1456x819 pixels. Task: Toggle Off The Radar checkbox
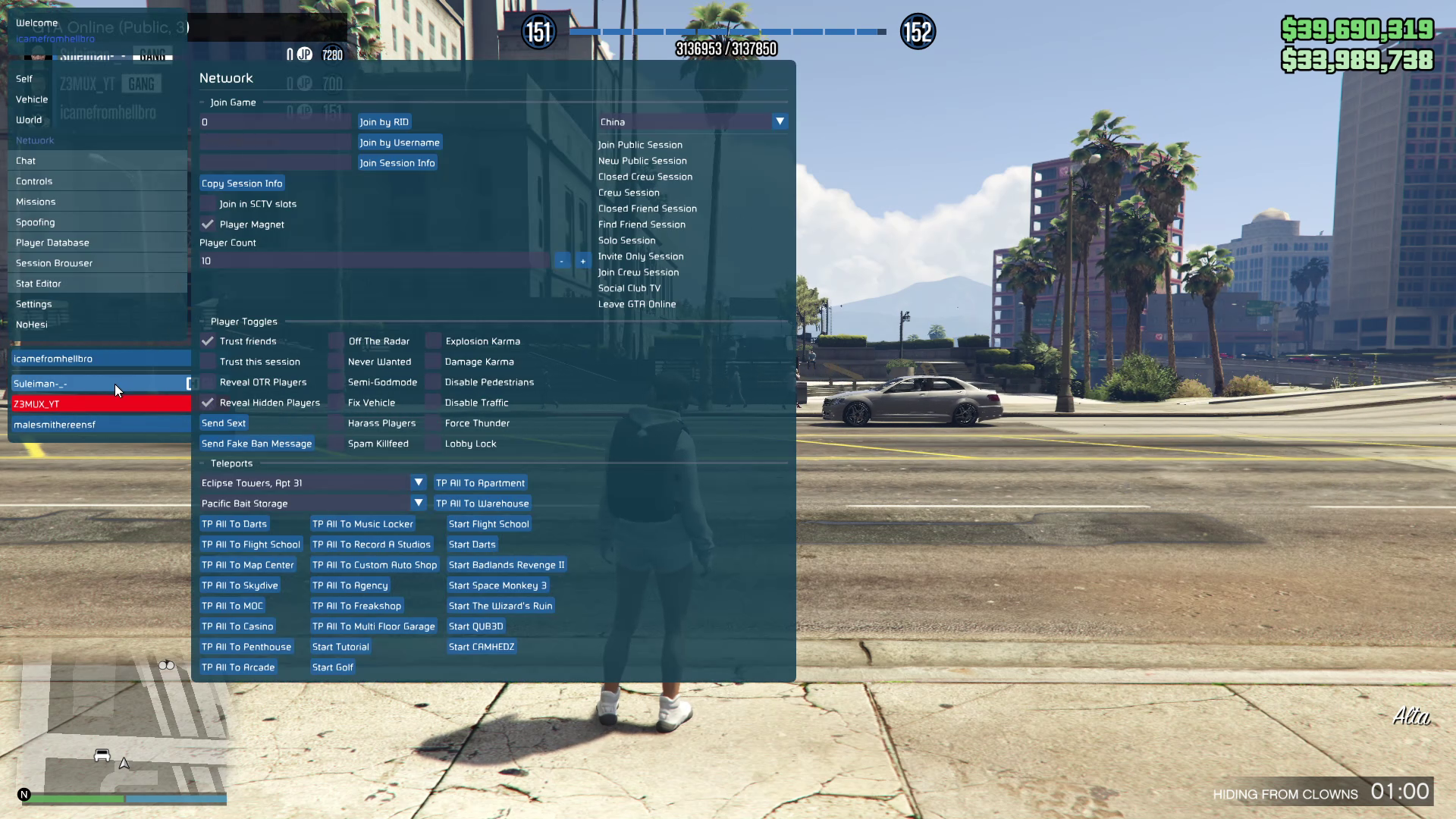pos(337,341)
